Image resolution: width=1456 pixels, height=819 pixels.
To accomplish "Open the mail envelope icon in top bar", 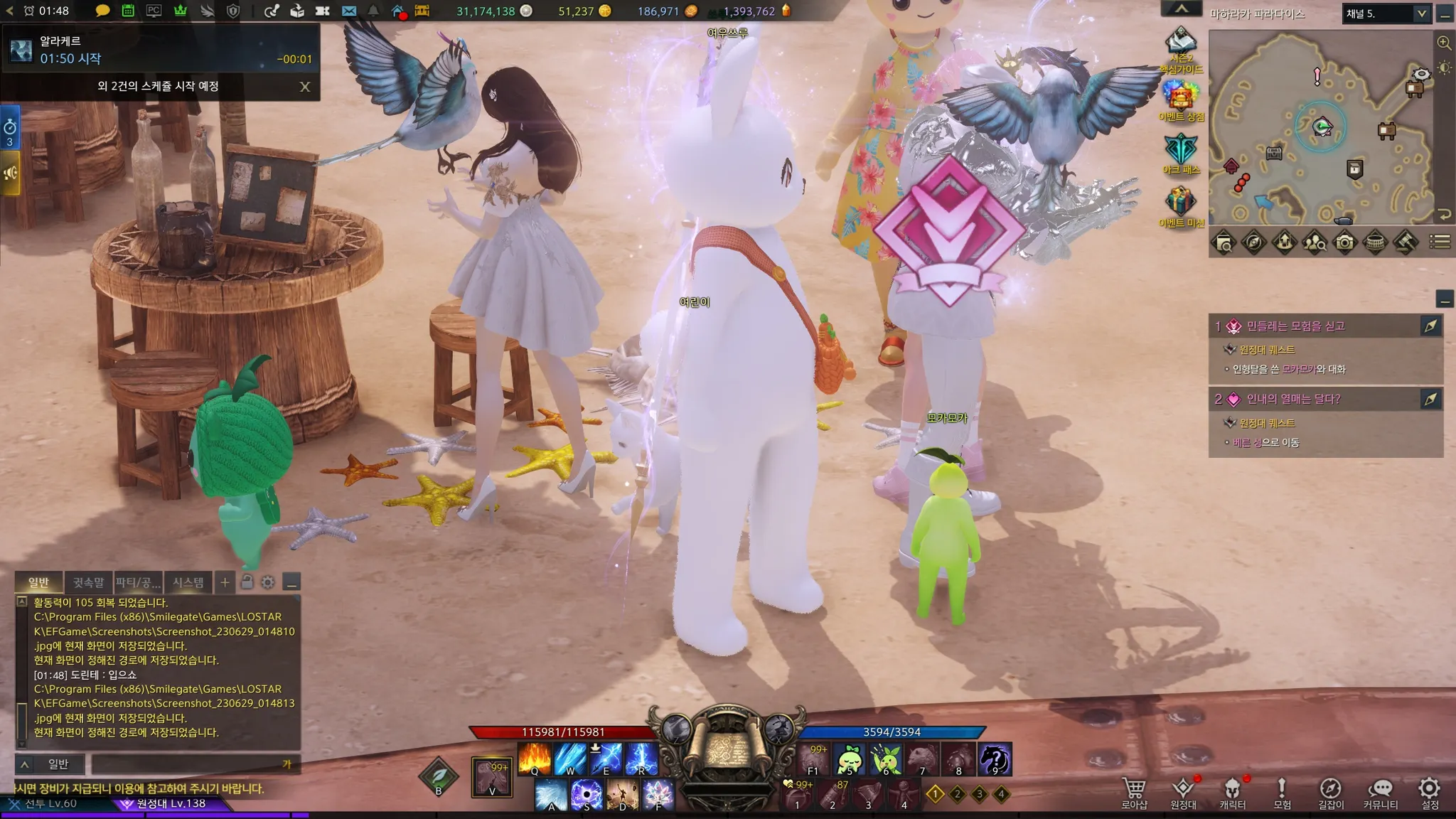I will 348,11.
